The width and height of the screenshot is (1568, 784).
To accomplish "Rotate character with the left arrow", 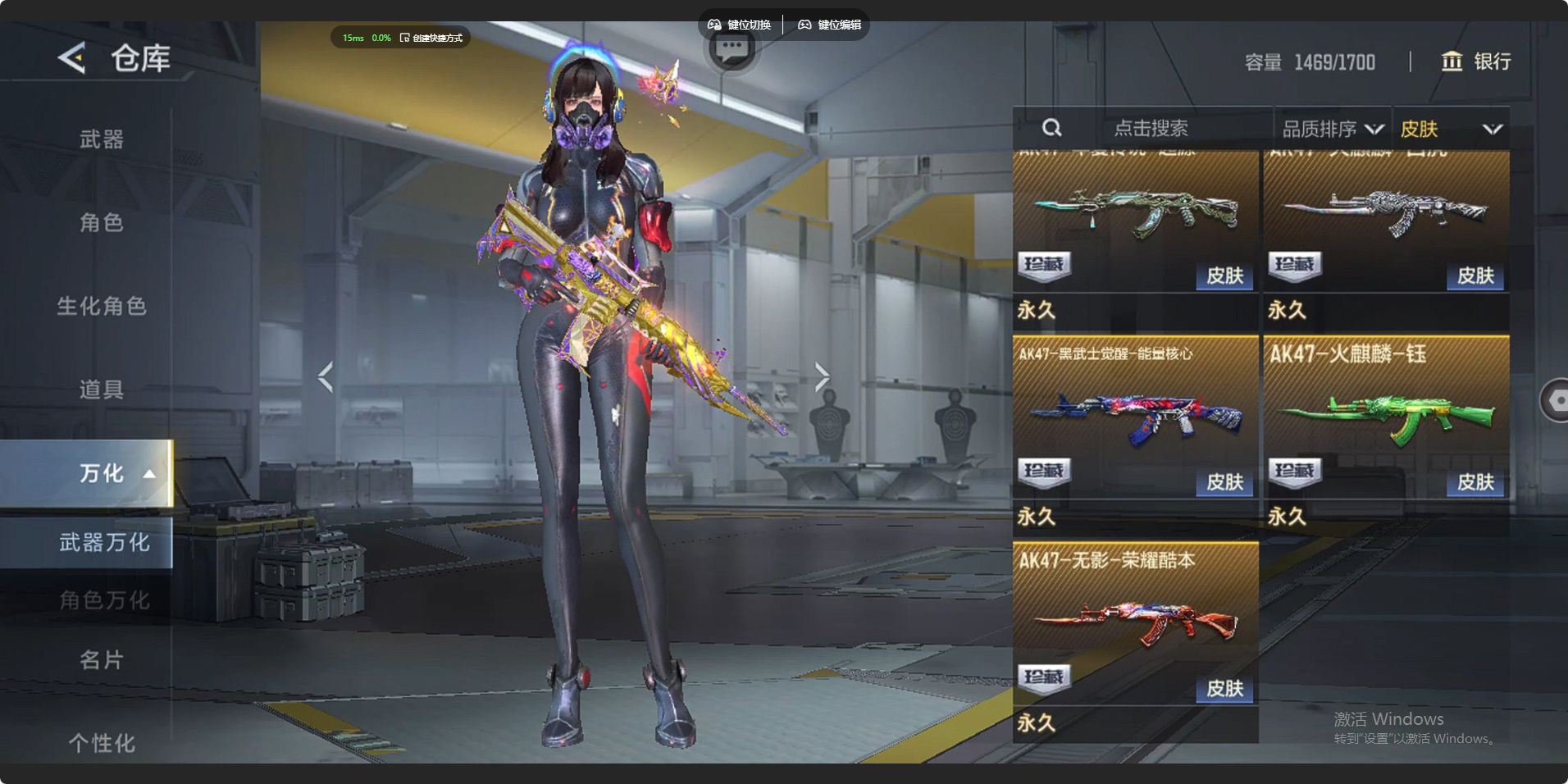I will [326, 376].
